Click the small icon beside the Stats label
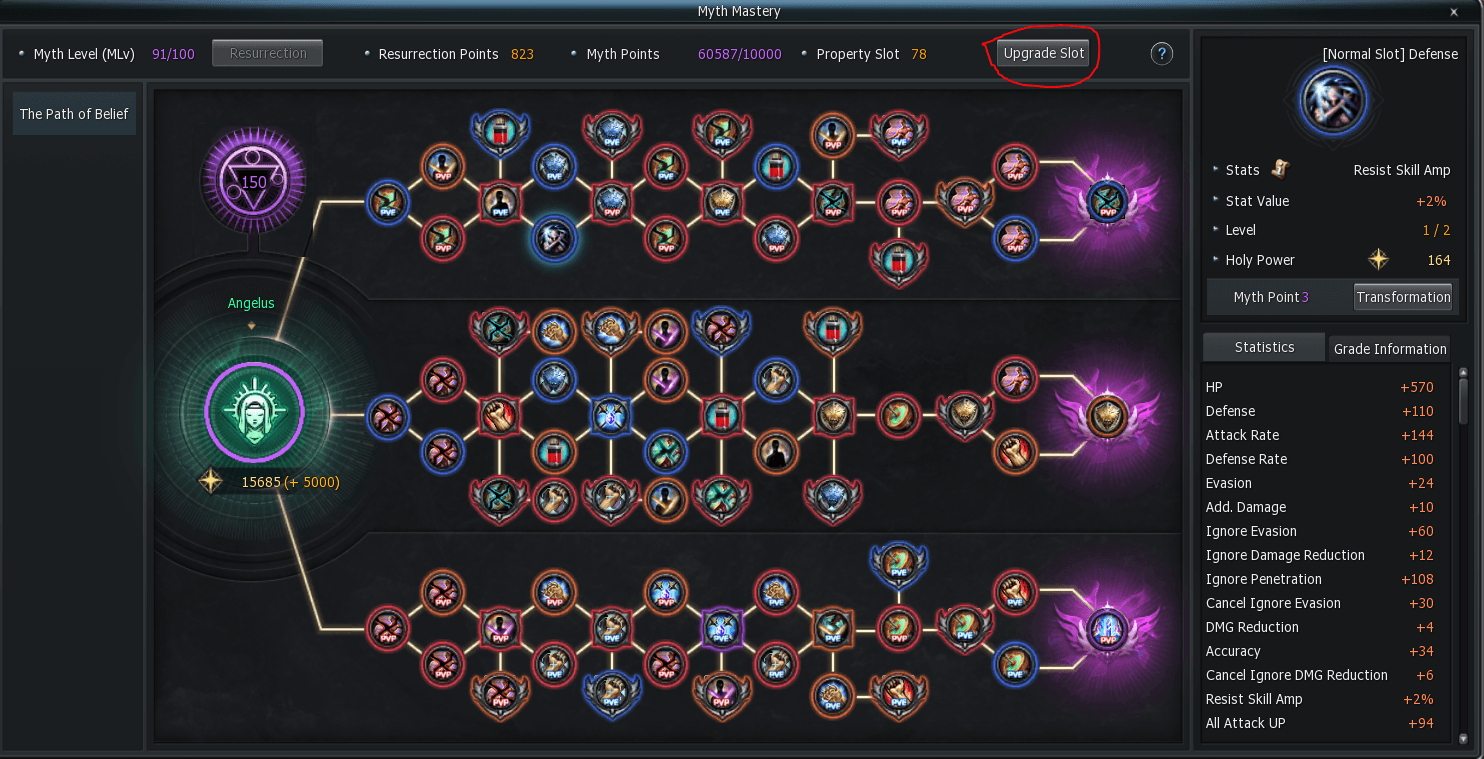1484x759 pixels. 1280,169
